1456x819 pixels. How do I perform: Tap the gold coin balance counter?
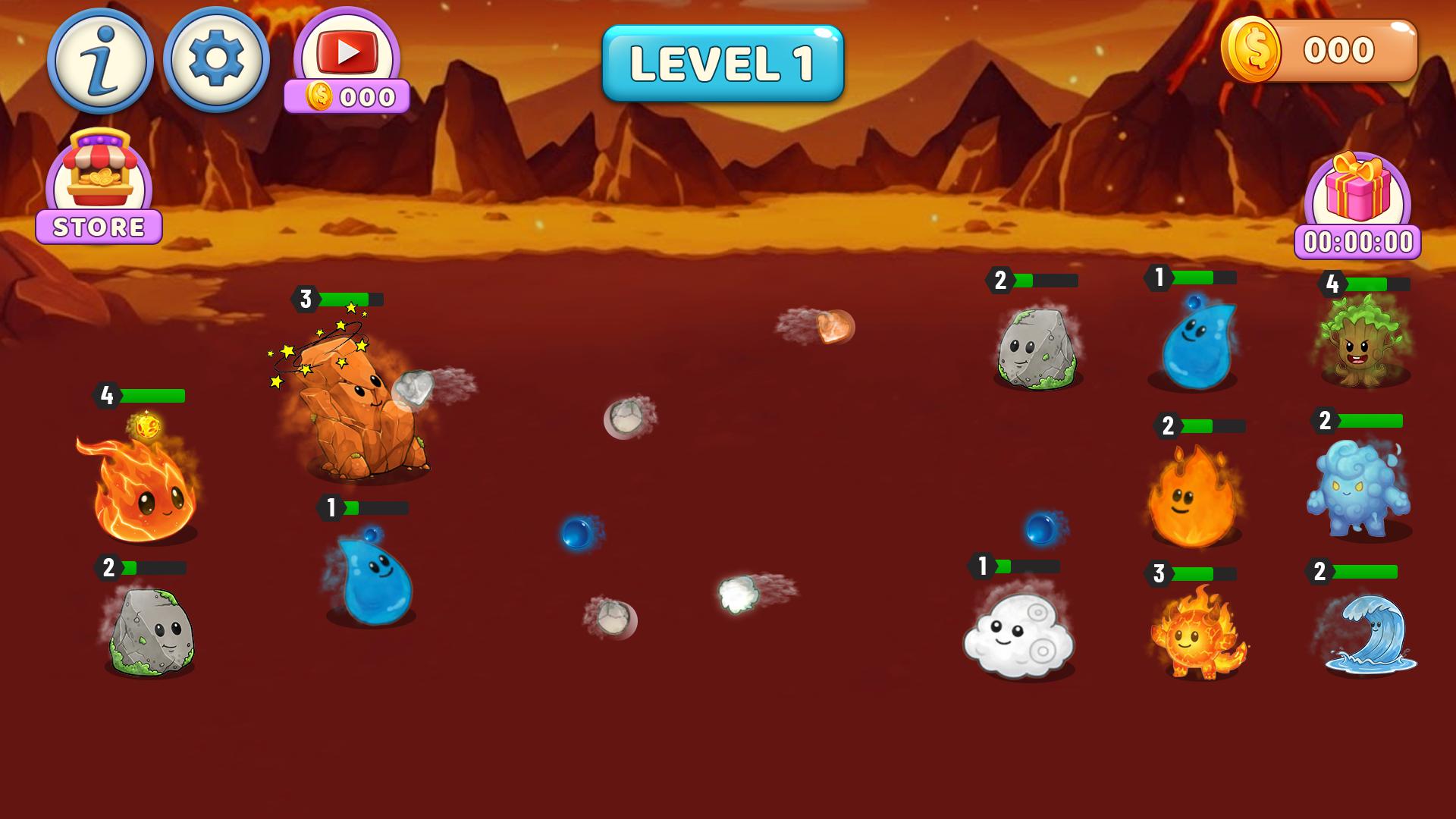(x=1319, y=51)
